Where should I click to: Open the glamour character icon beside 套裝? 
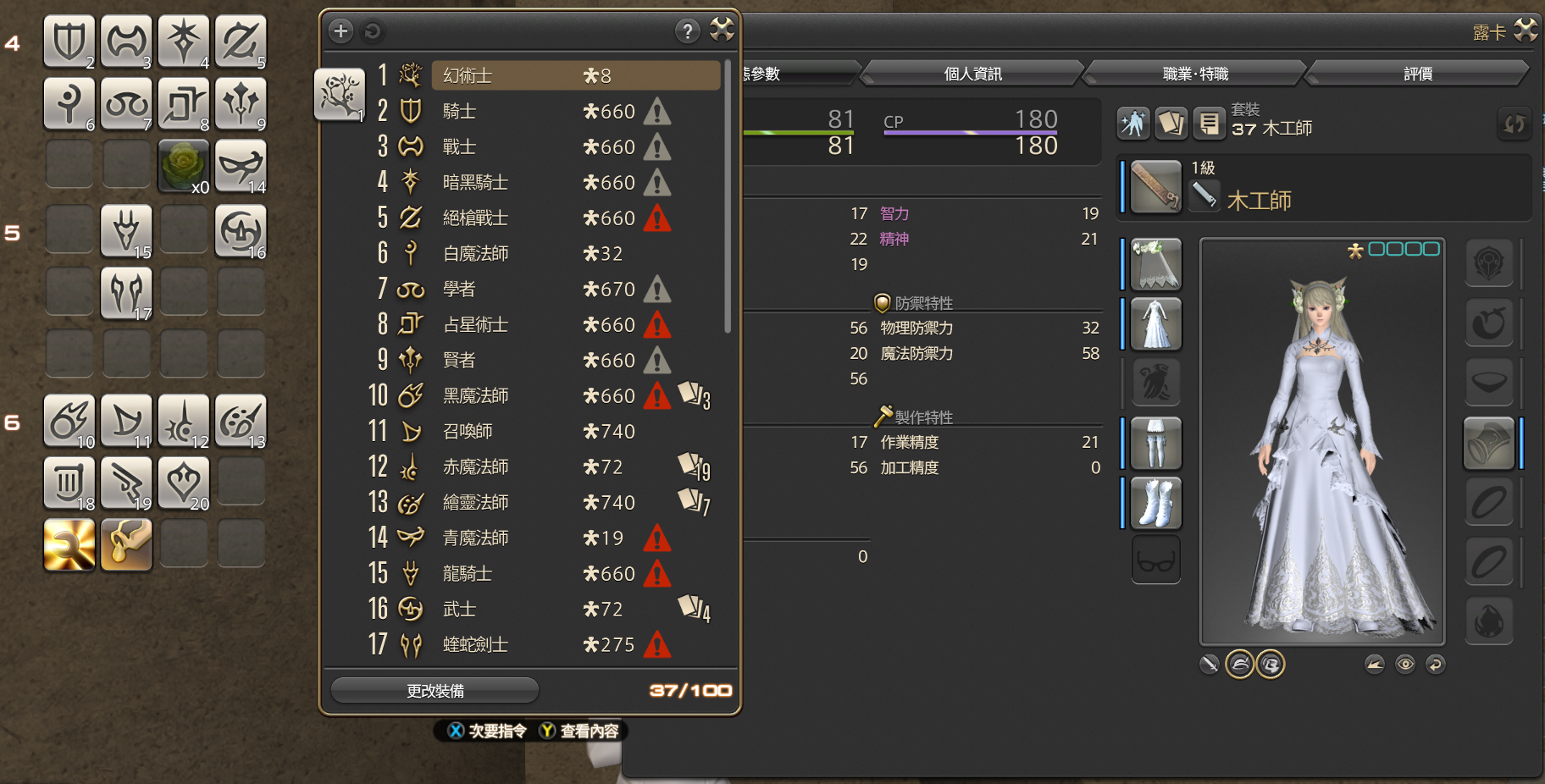(x=1133, y=124)
